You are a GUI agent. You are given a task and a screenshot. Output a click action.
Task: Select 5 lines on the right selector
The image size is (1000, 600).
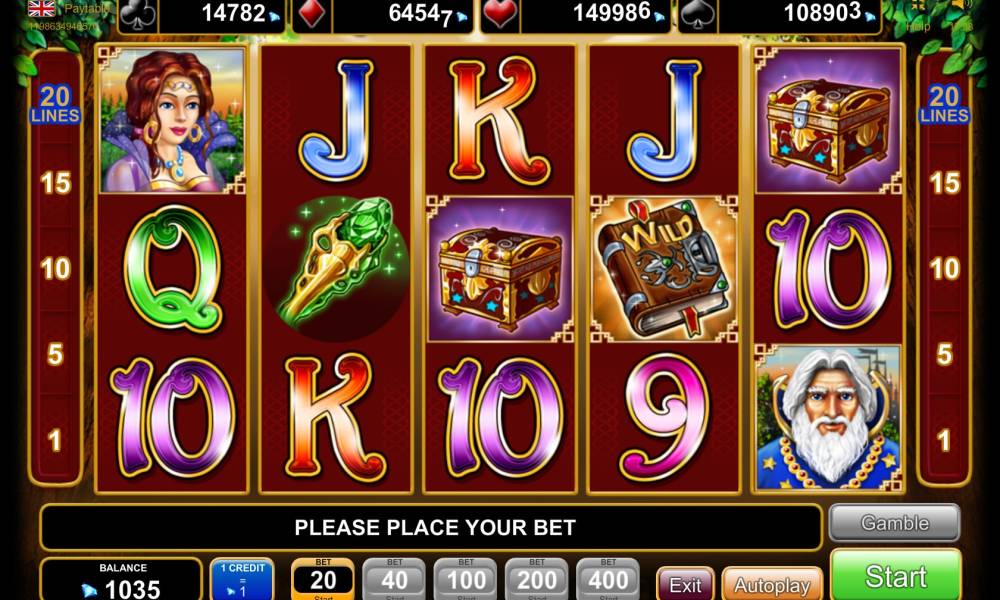click(944, 354)
